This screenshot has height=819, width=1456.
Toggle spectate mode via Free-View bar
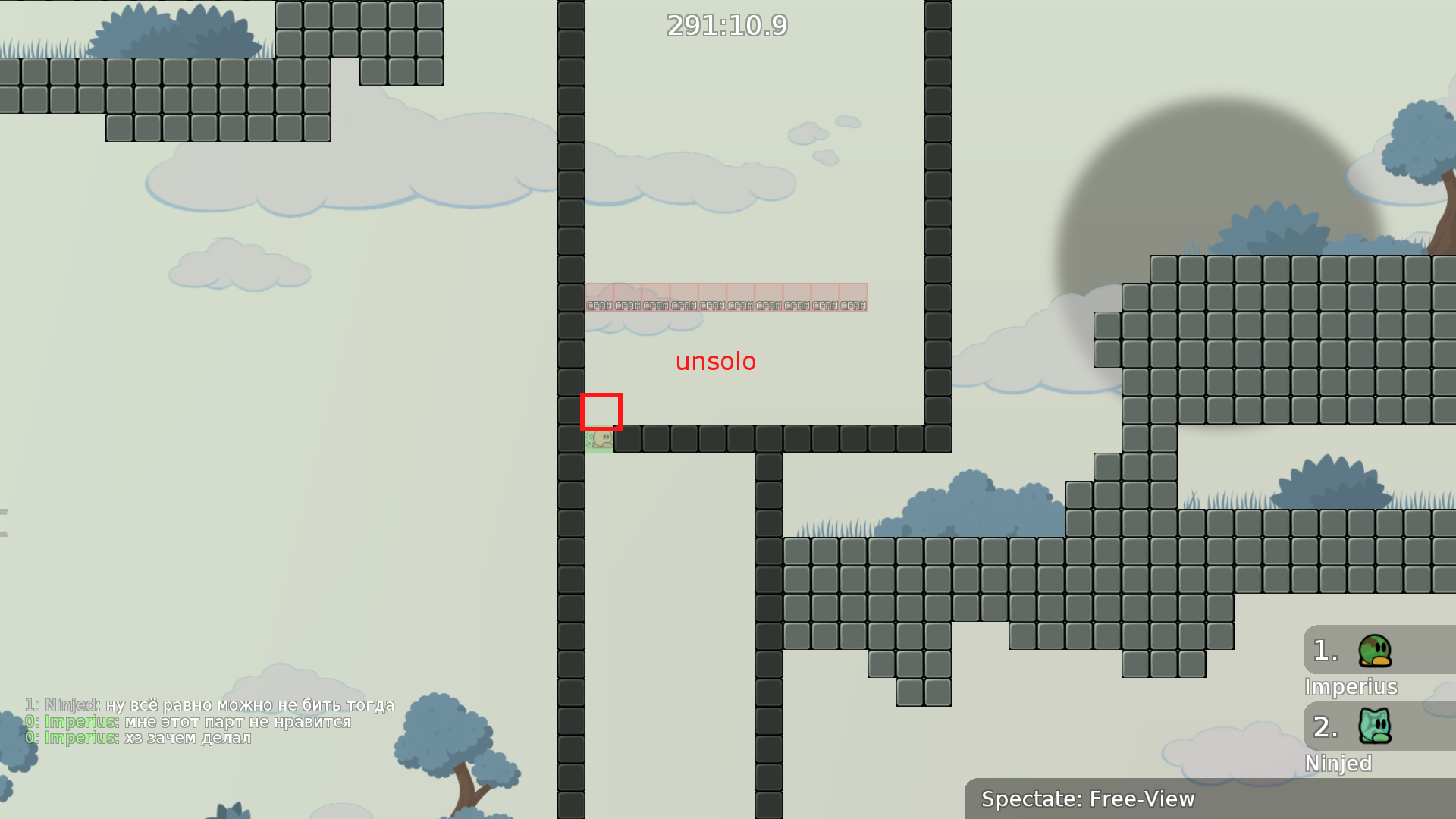[x=1087, y=799]
